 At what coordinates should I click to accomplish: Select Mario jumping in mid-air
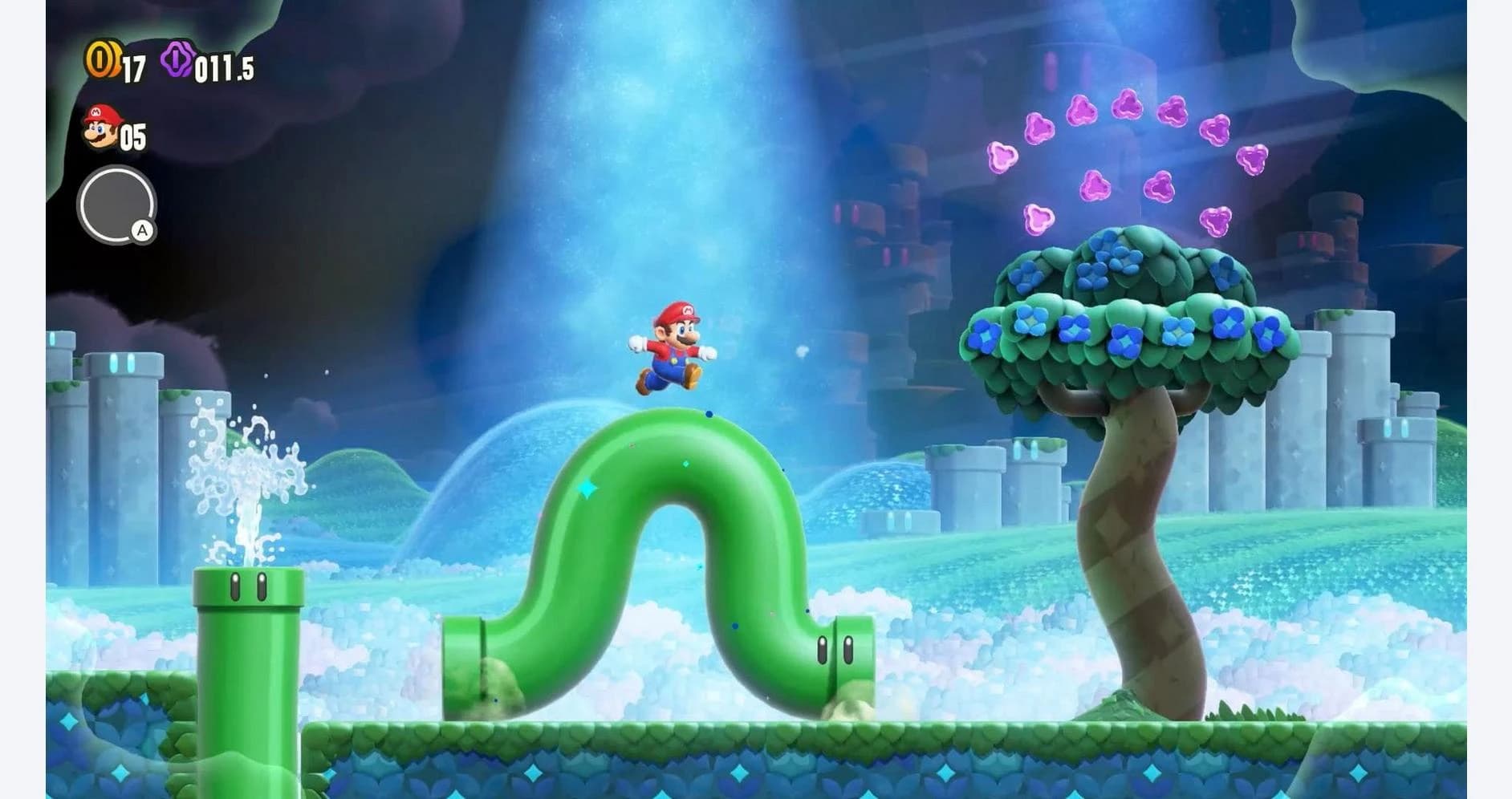point(674,347)
